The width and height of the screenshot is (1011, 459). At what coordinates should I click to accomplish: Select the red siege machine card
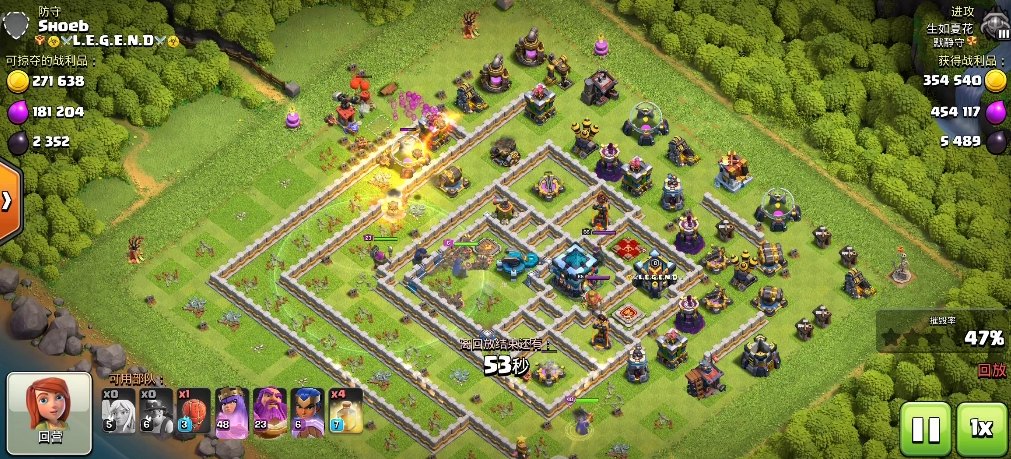(x=194, y=411)
